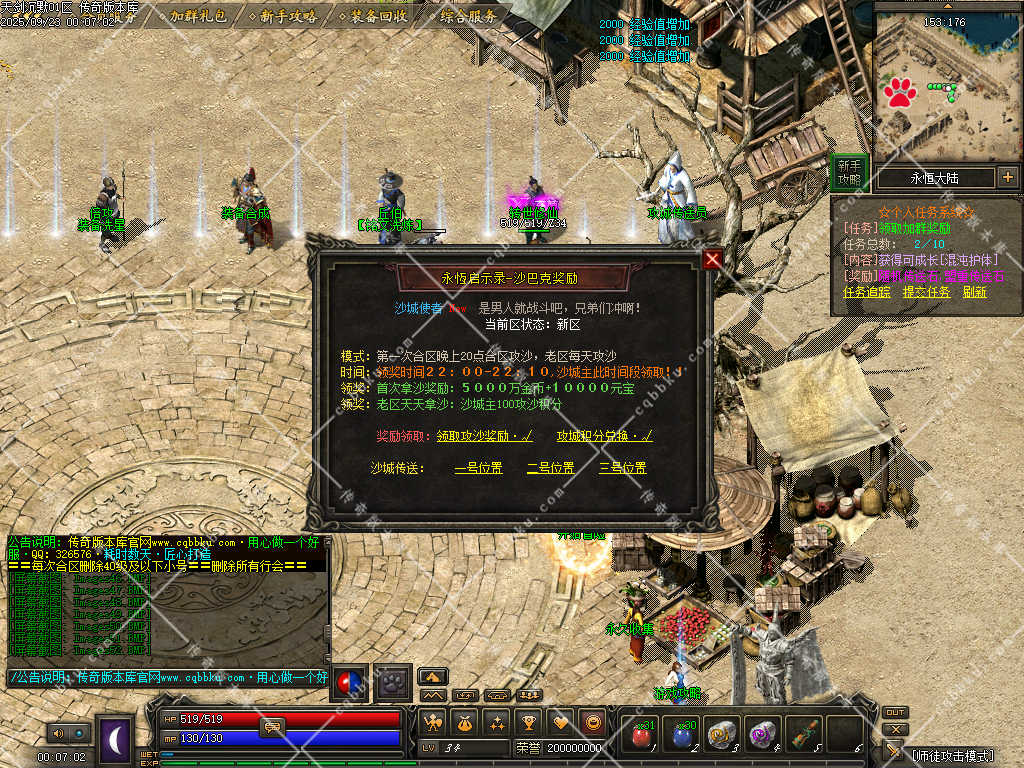Open the paw print pet button

pos(393,683)
